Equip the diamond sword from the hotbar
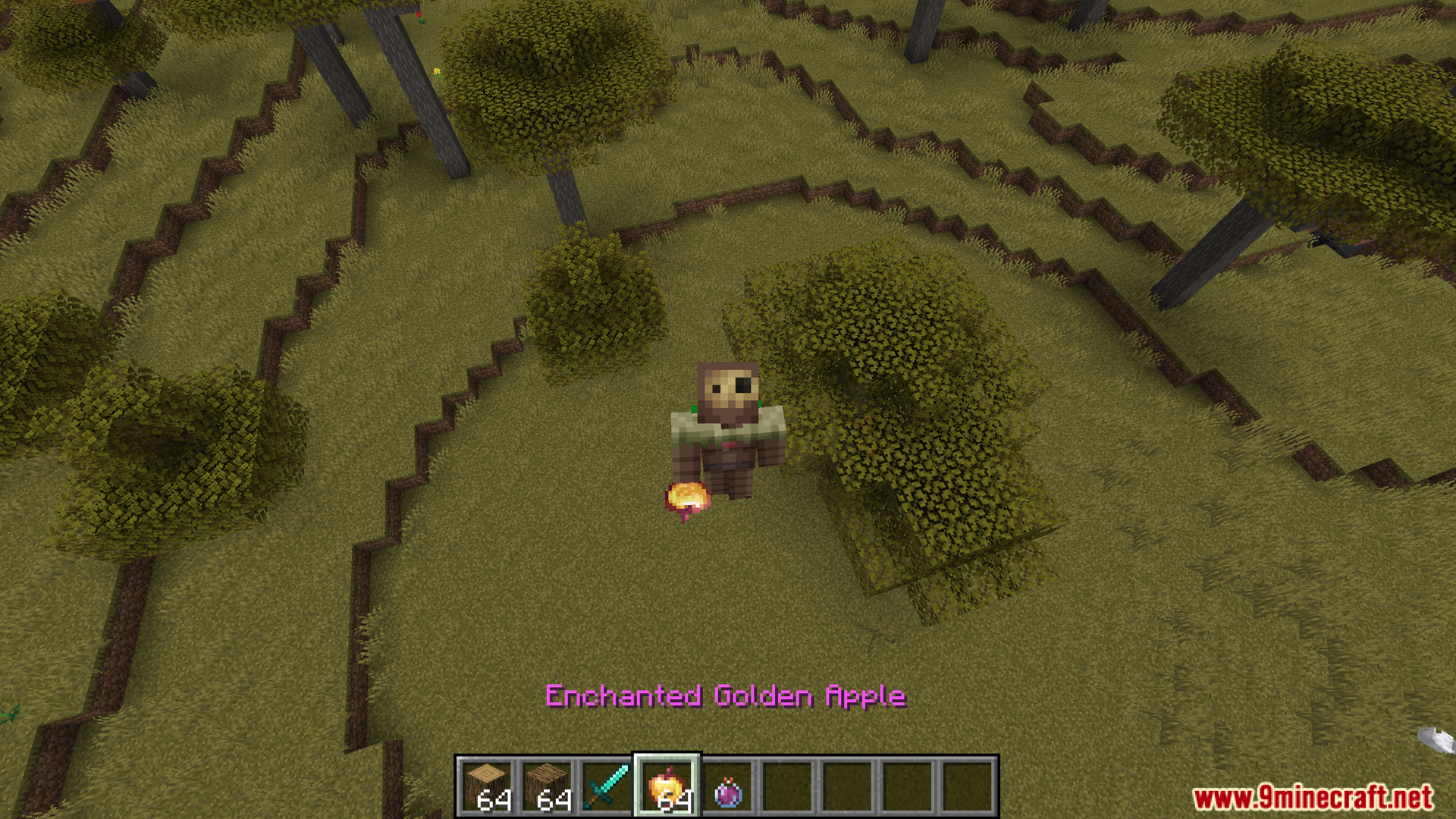The width and height of the screenshot is (1456, 819). 607,786
